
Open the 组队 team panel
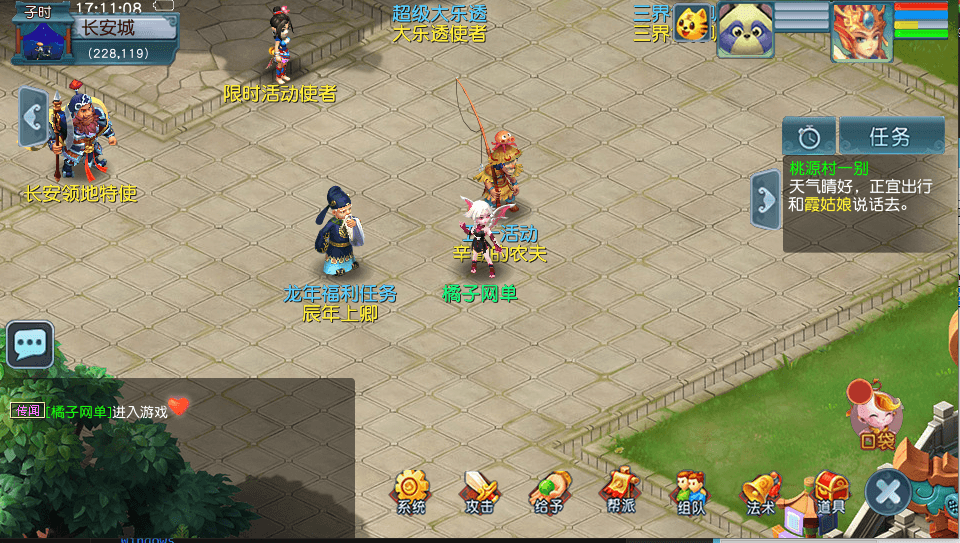tap(691, 490)
